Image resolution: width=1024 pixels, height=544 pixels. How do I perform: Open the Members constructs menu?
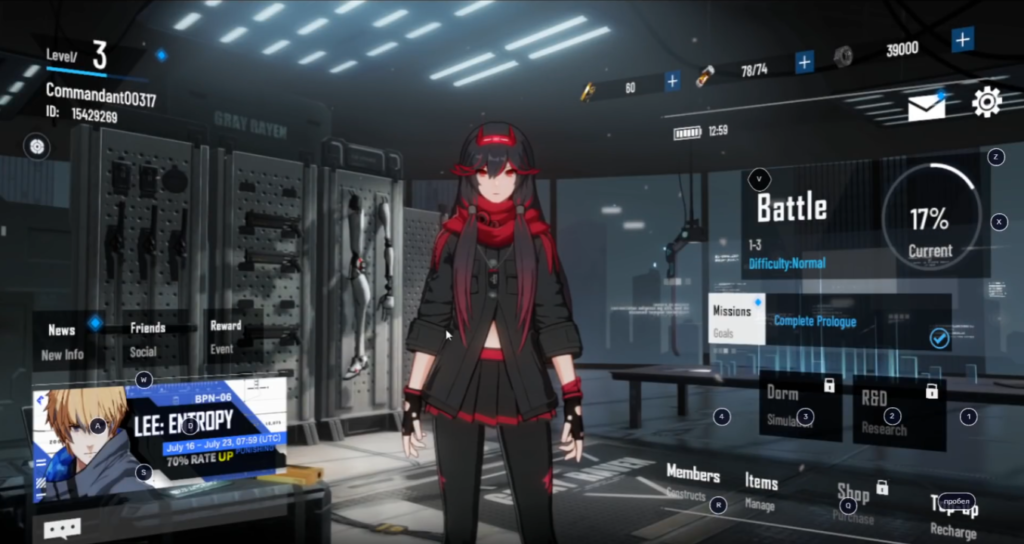coord(692,482)
